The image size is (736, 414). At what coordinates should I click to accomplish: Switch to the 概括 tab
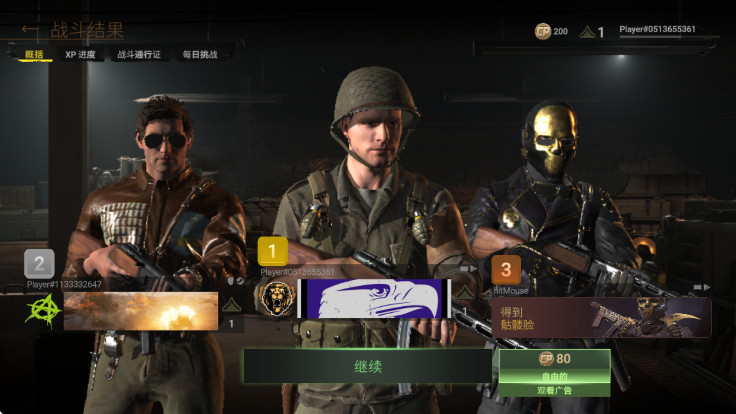click(34, 55)
